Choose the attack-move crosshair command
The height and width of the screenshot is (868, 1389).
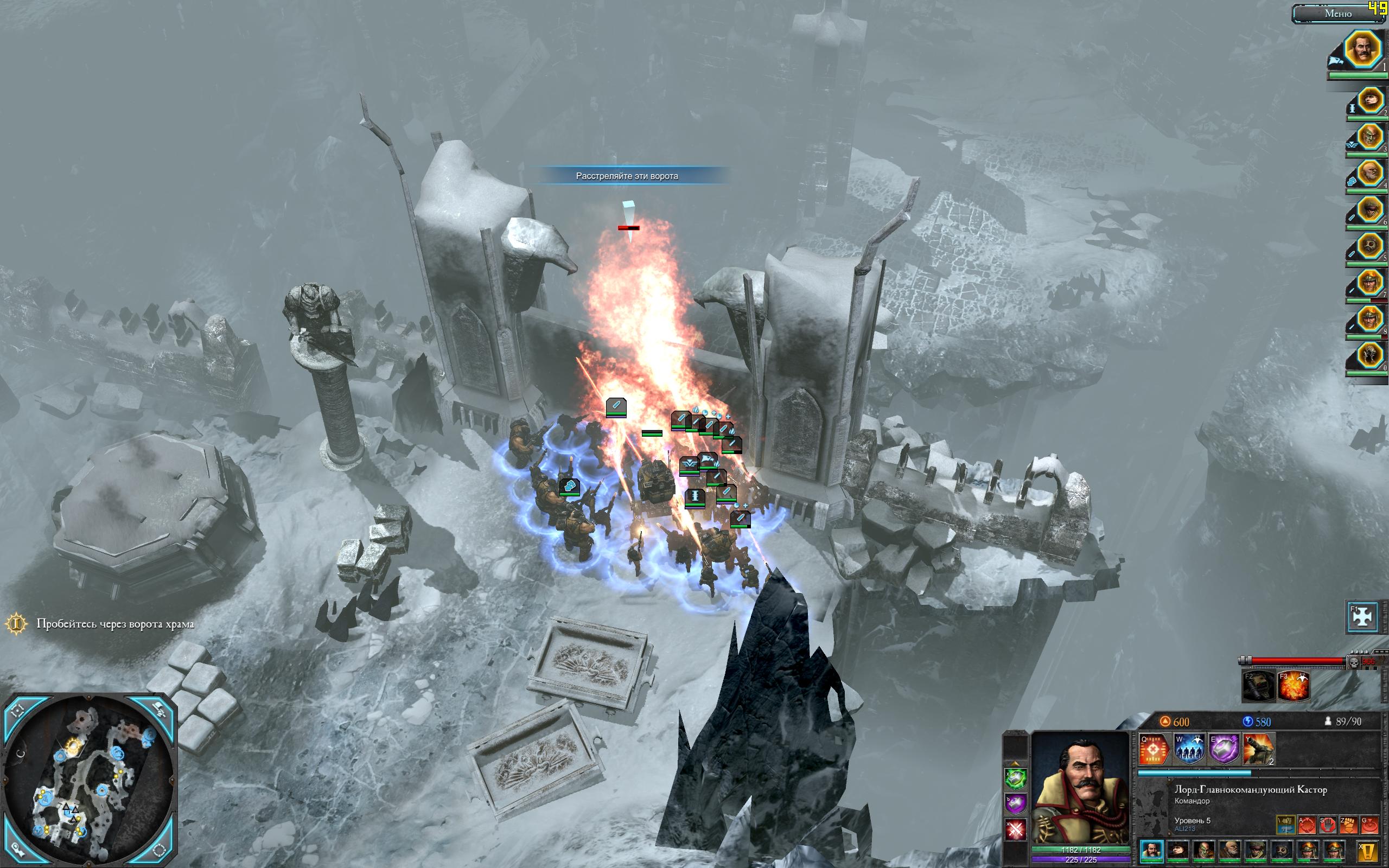click(x=1307, y=826)
